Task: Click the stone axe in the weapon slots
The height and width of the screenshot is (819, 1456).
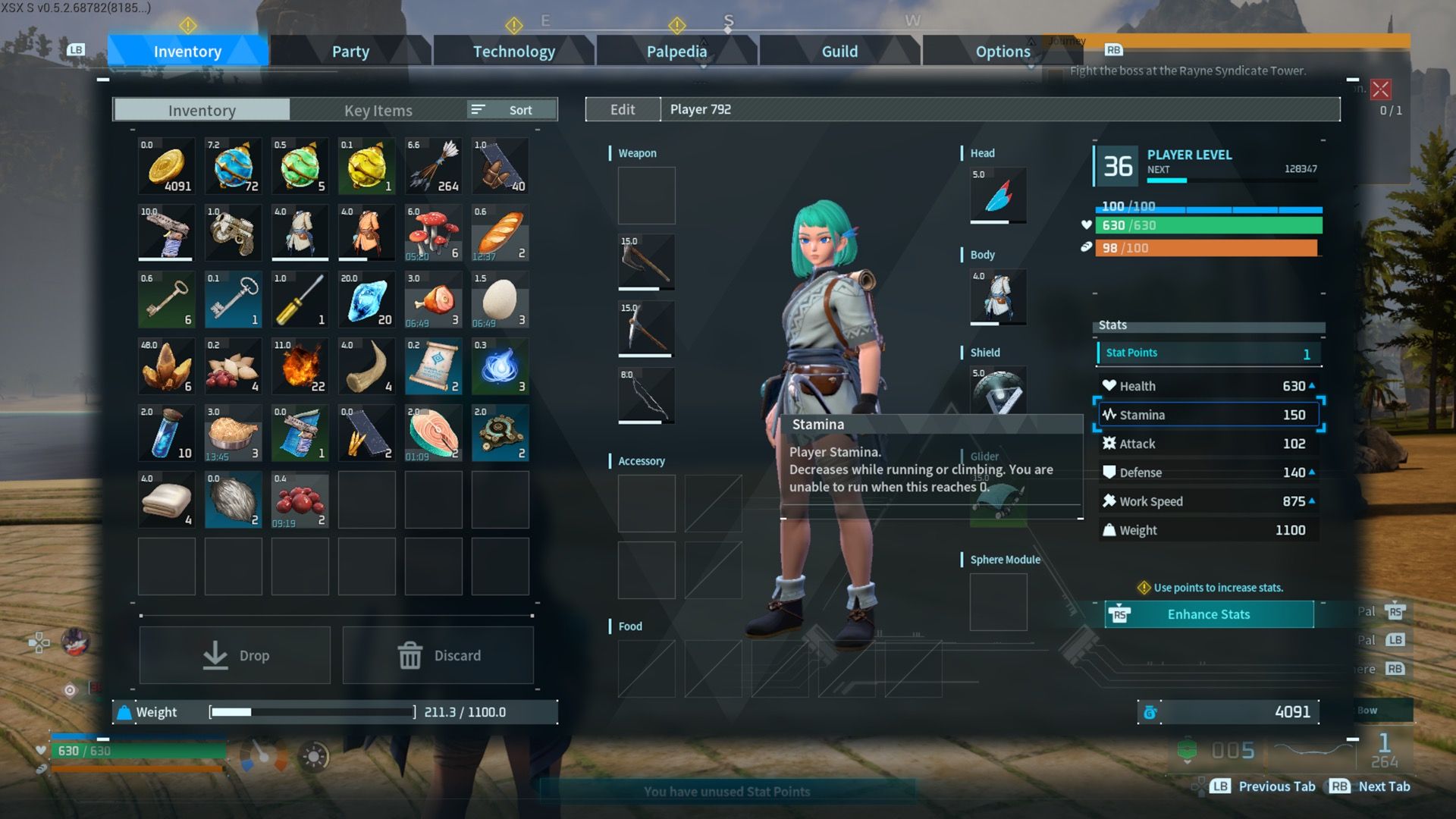Action: point(646,262)
